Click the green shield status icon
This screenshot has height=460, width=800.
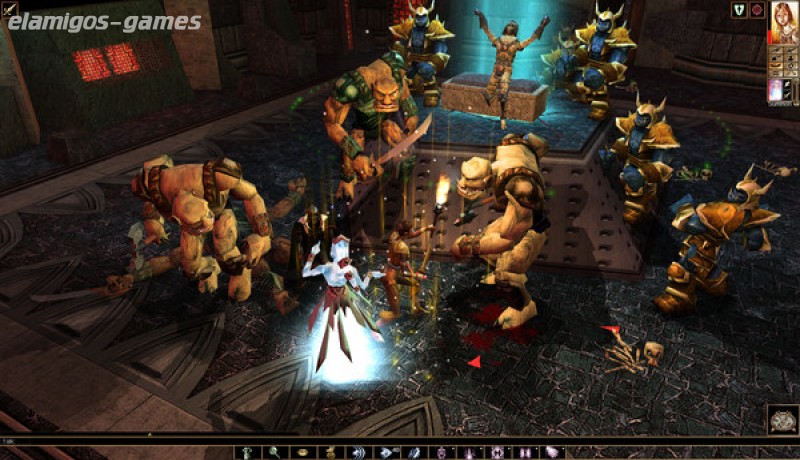click(x=739, y=10)
